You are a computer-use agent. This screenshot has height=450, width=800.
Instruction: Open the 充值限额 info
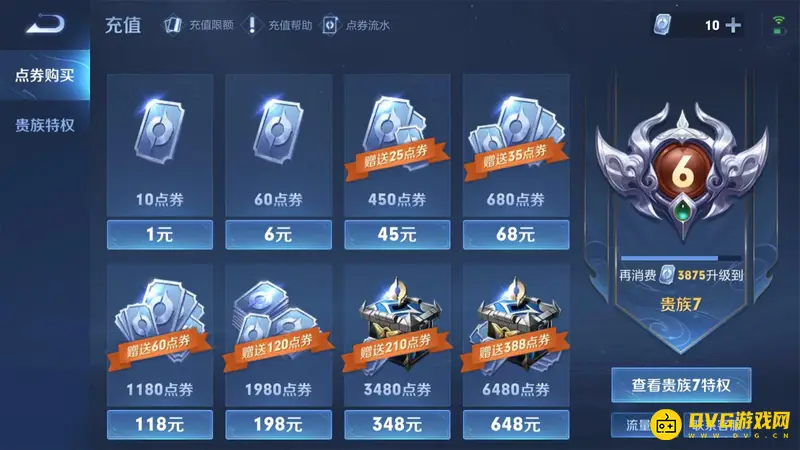pyautogui.click(x=198, y=25)
